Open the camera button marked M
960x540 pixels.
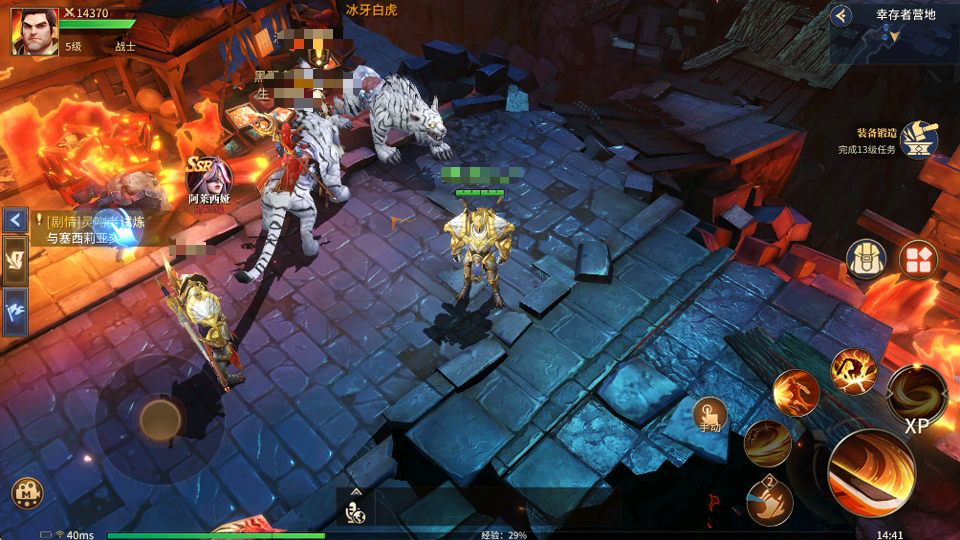27,492
